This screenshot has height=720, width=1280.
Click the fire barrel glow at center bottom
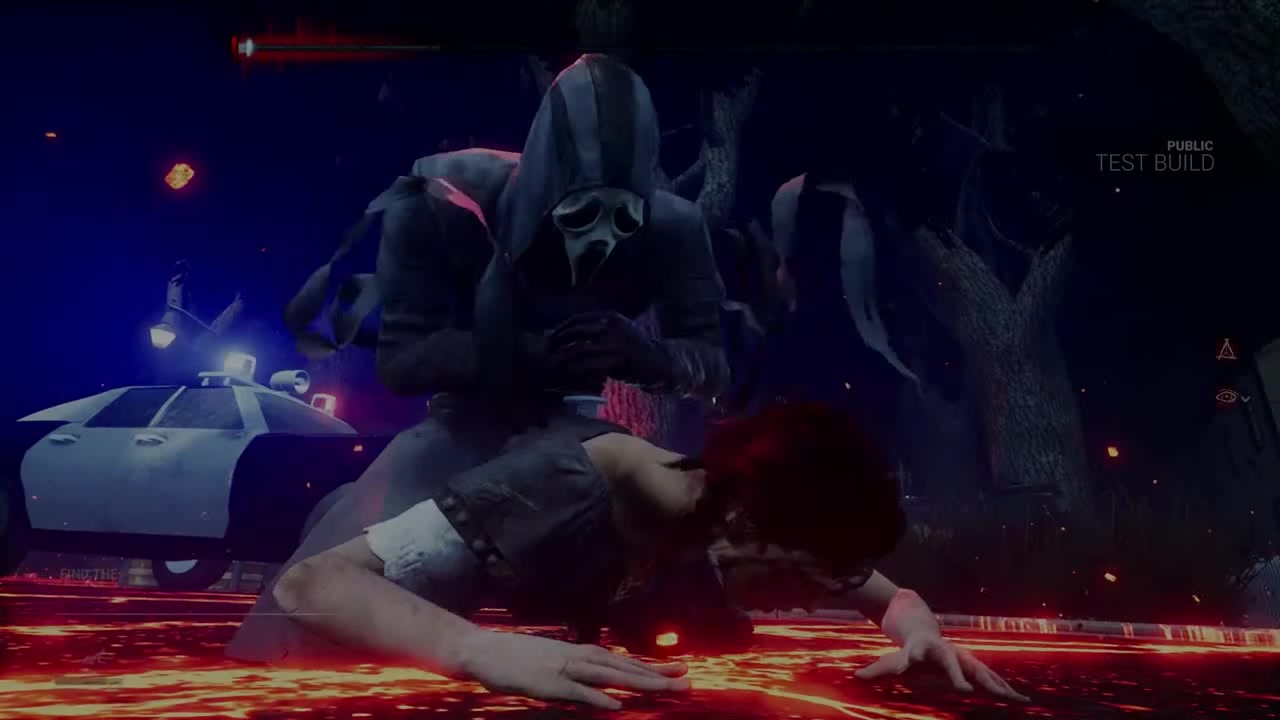point(665,640)
